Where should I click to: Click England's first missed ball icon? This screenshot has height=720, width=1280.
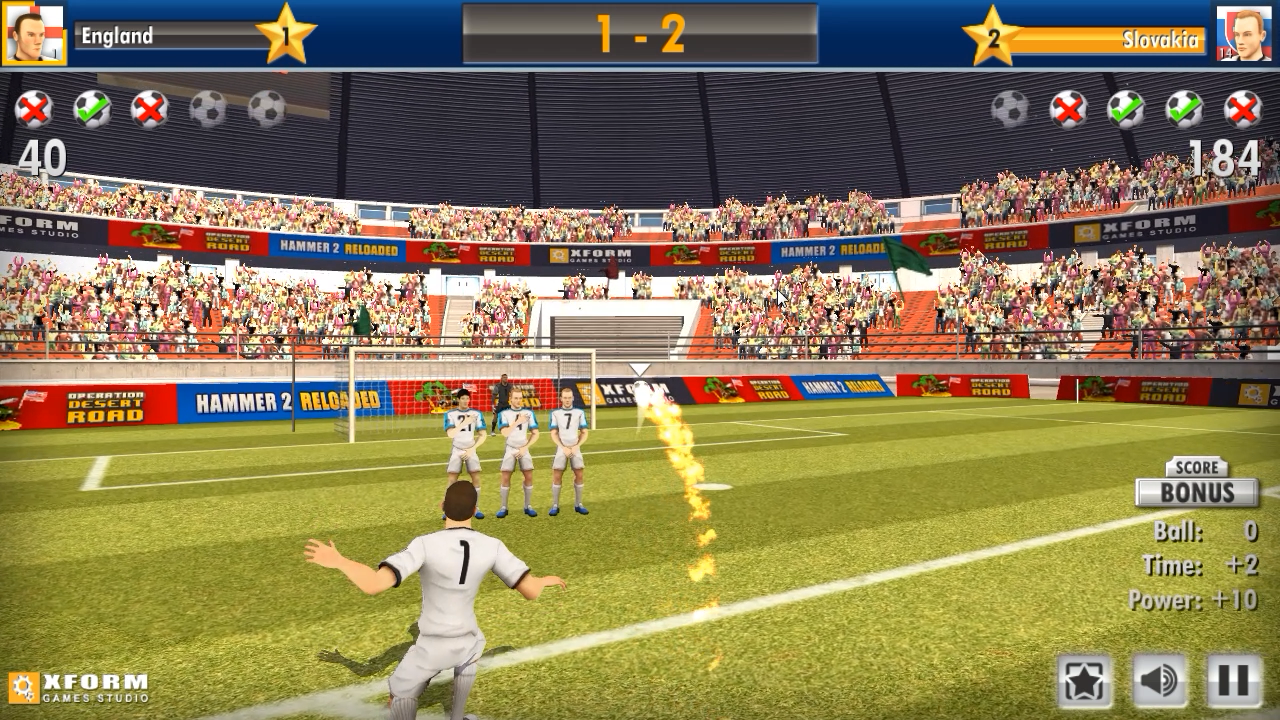[x=35, y=110]
